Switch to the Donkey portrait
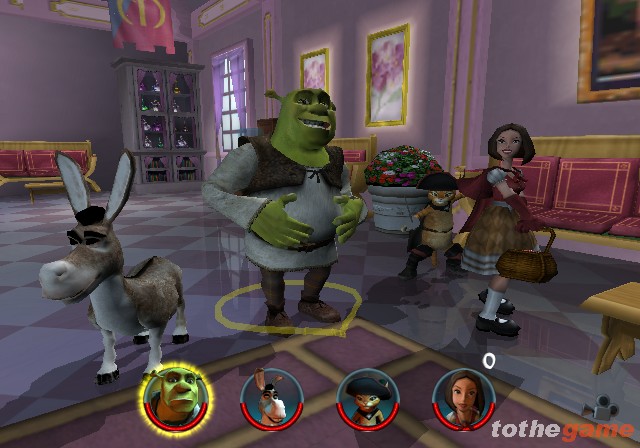 tap(271, 398)
